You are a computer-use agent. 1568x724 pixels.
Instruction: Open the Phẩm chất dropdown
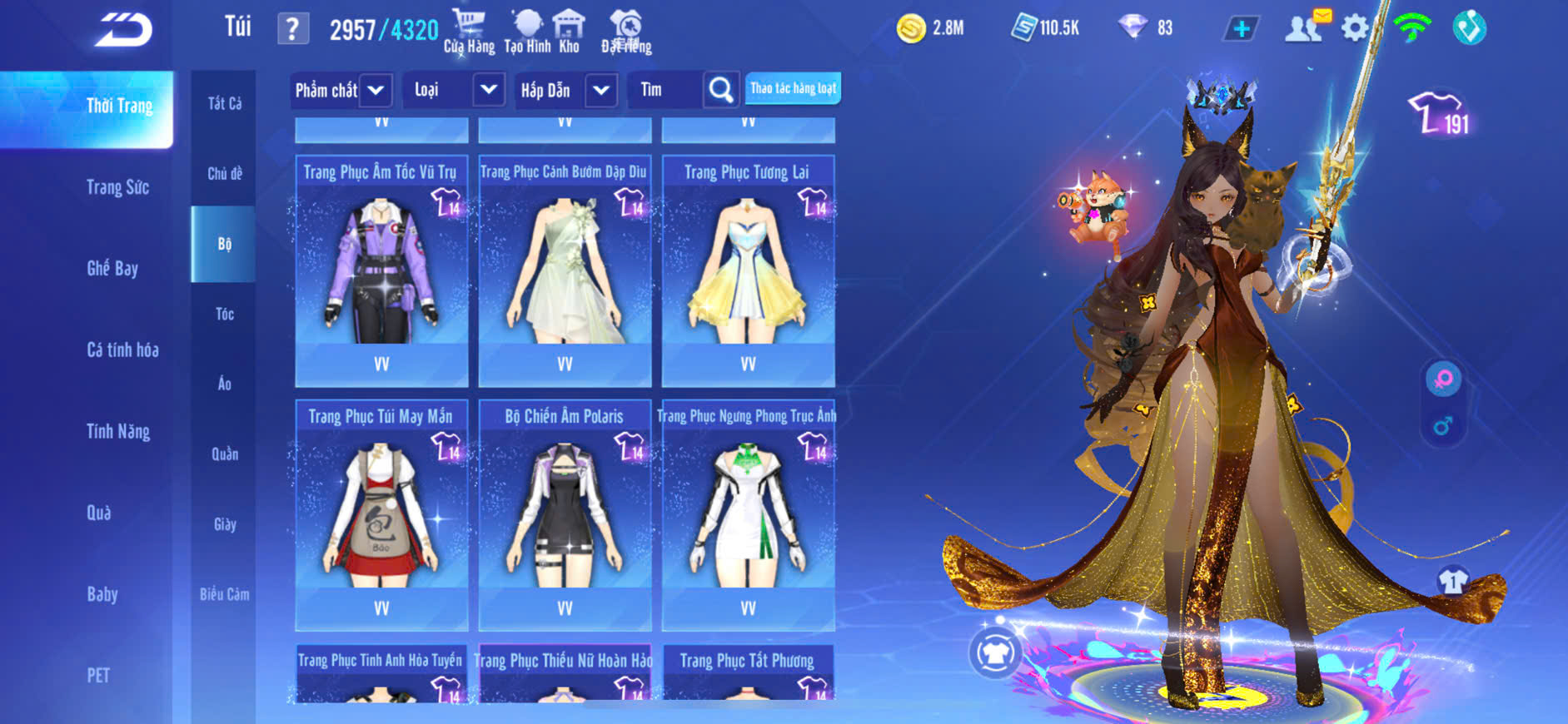[375, 90]
